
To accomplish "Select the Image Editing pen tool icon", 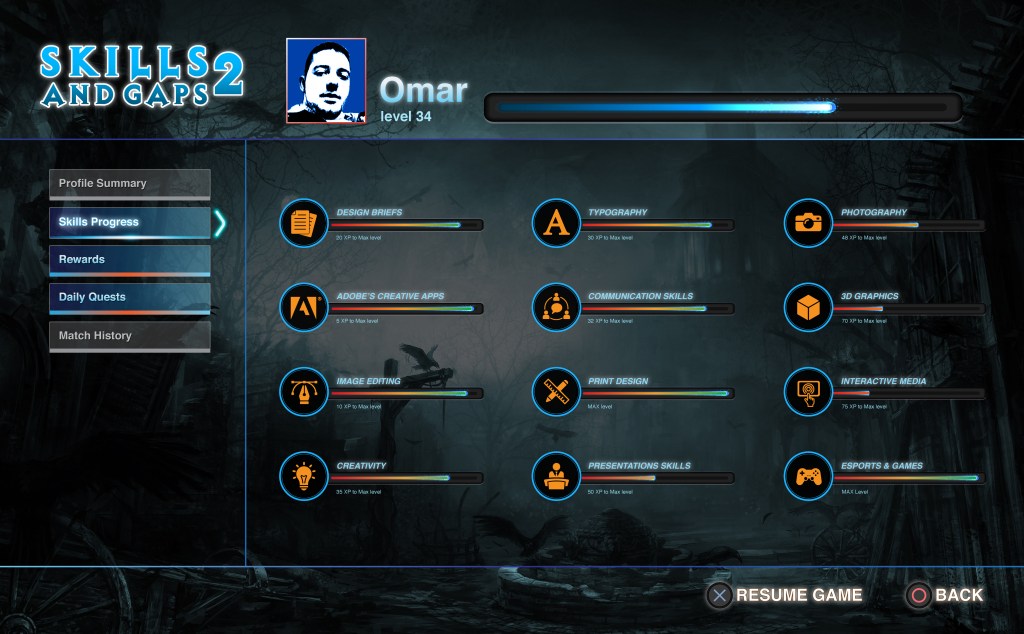I will click(304, 392).
